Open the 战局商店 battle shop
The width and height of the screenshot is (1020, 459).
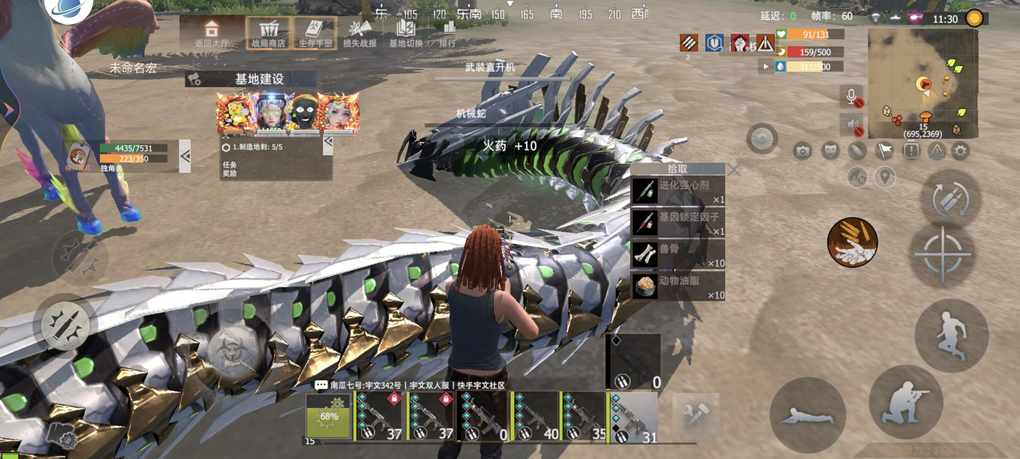coord(268,33)
